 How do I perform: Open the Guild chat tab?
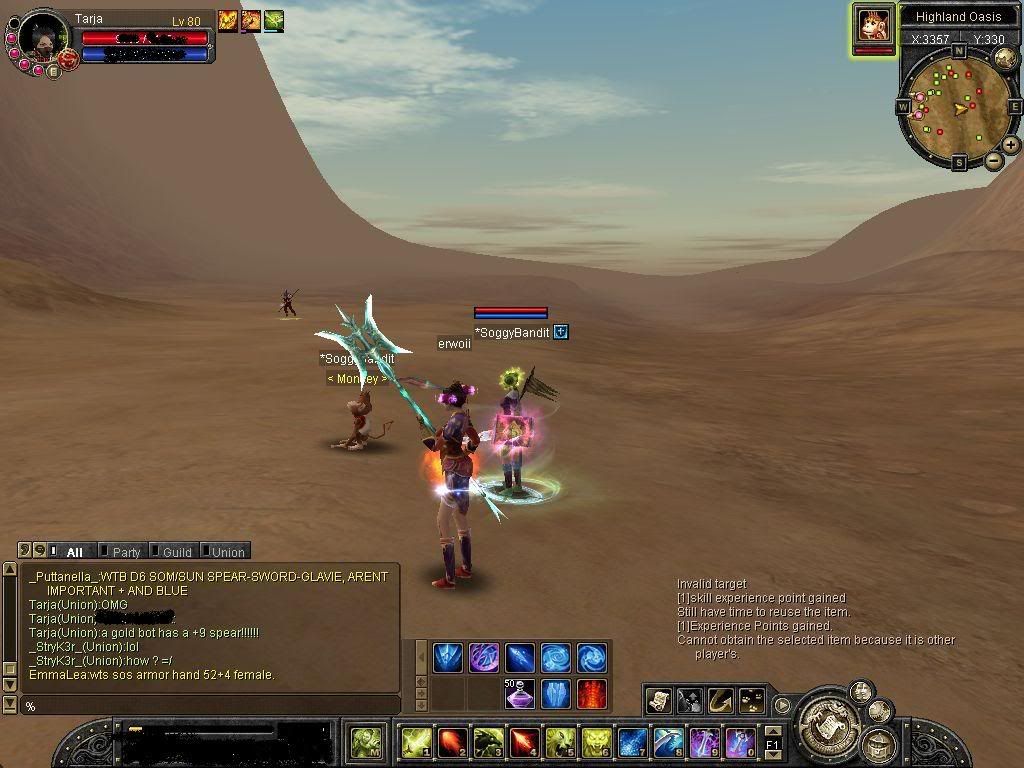pyautogui.click(x=176, y=551)
